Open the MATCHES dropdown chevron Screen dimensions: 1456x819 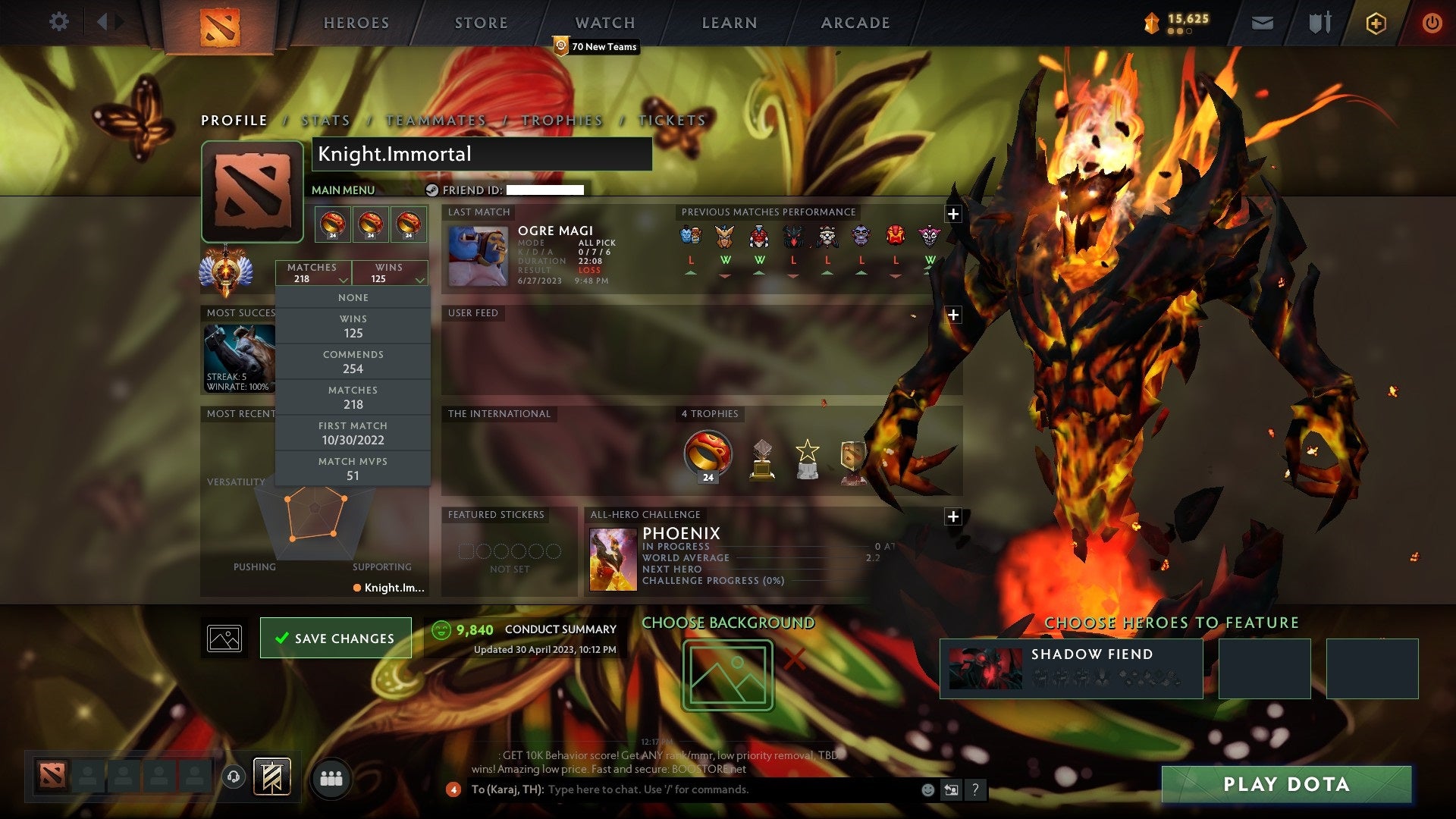[344, 280]
